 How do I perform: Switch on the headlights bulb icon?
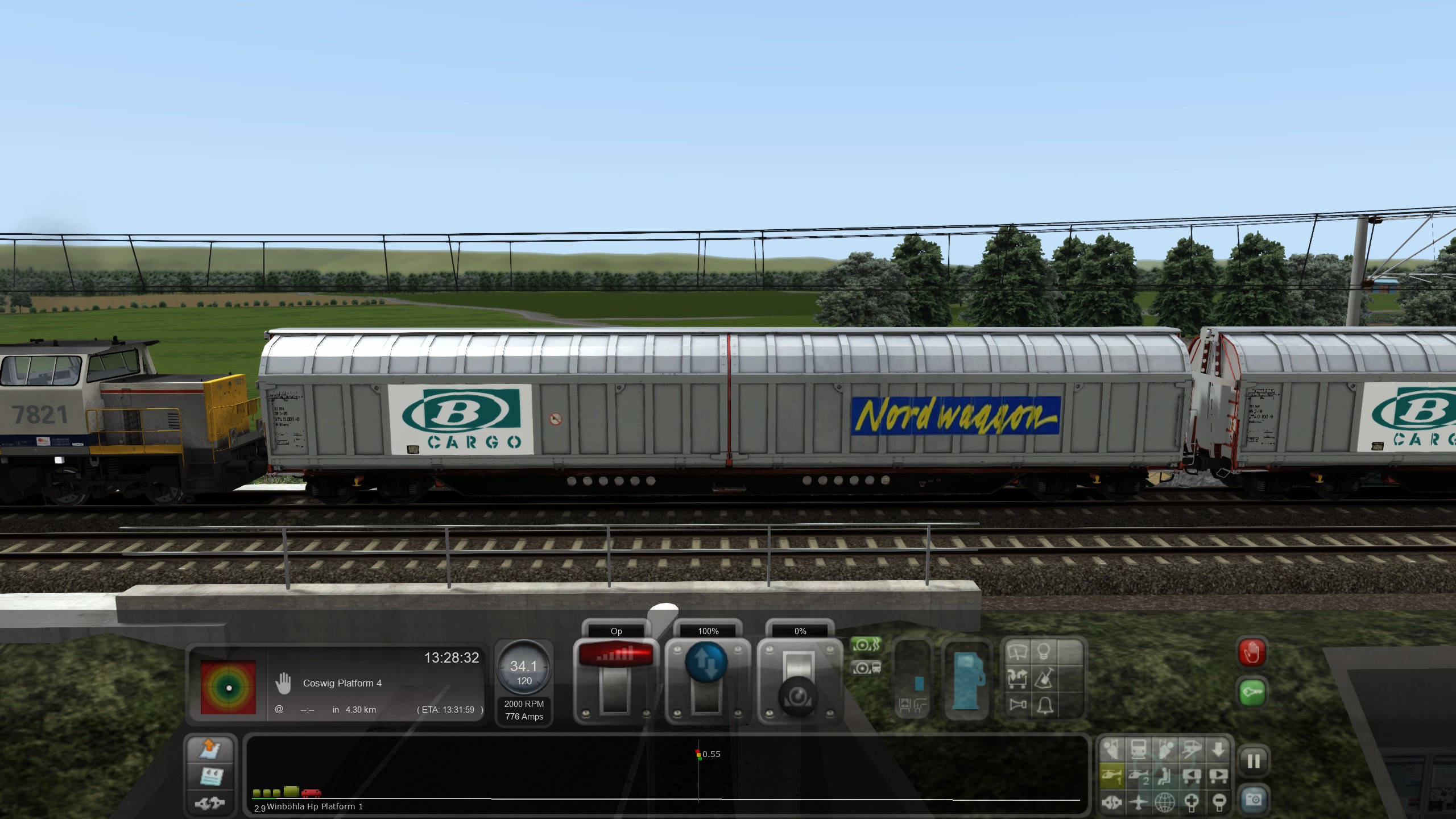coord(1044,652)
